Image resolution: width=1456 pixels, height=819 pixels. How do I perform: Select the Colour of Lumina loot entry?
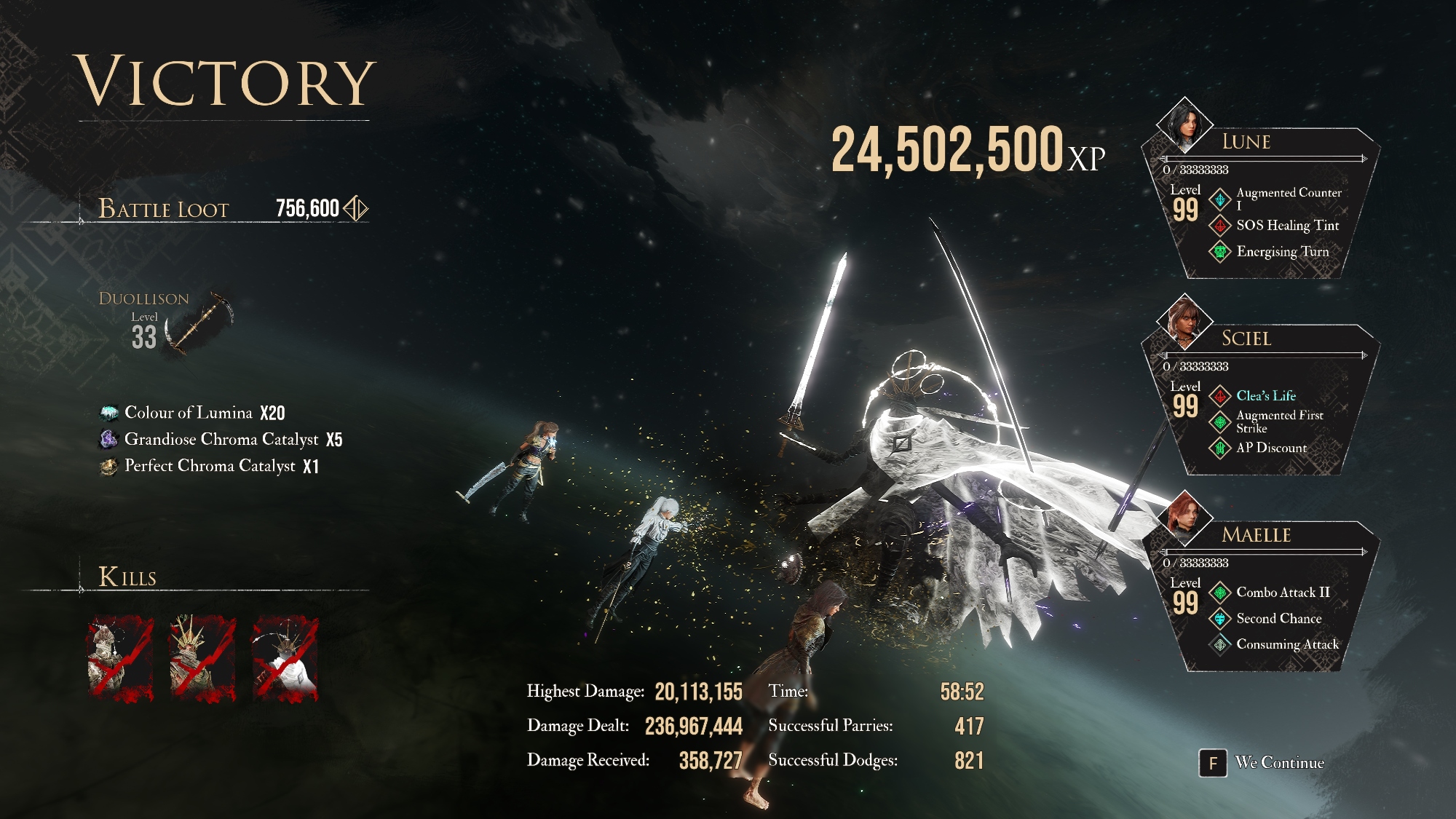[193, 413]
